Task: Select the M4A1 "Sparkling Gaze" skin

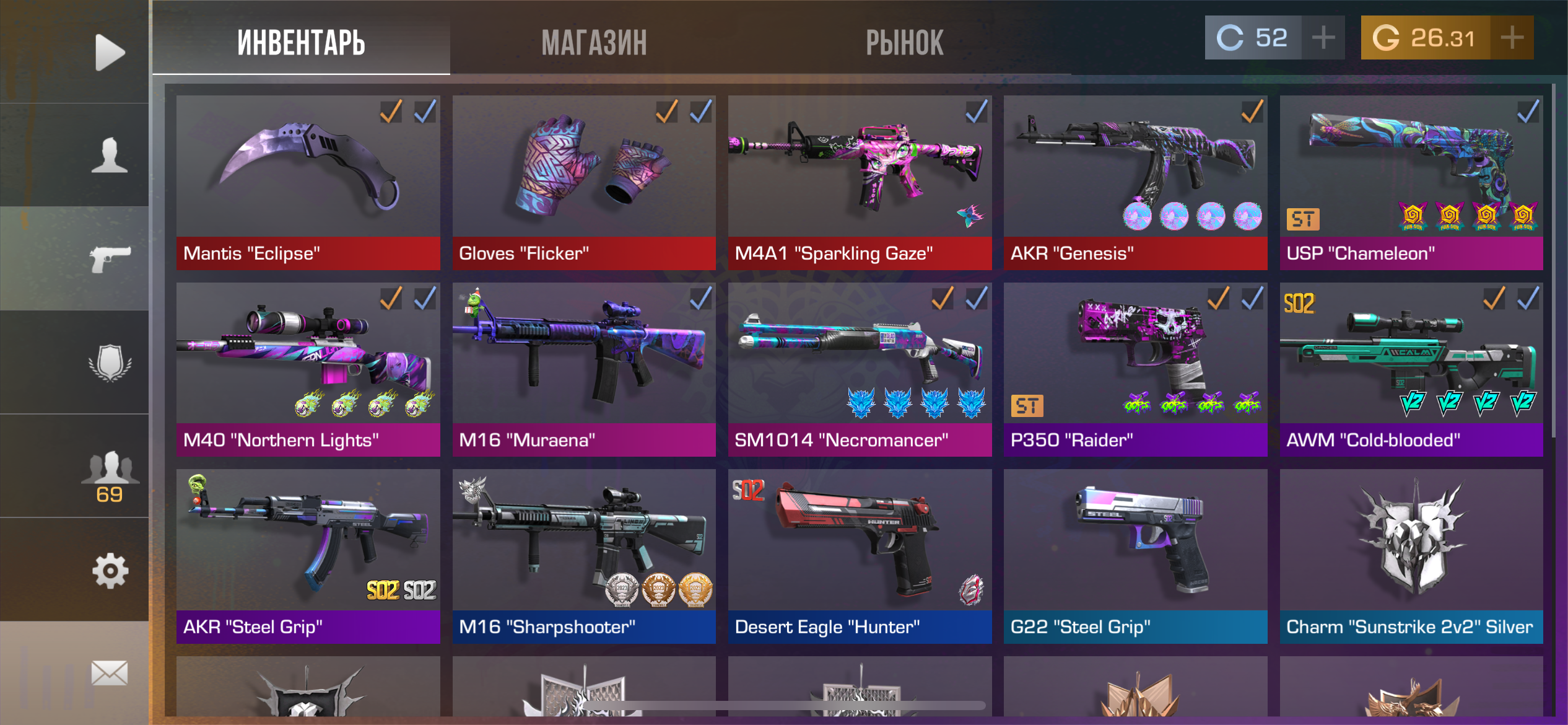Action: point(859,182)
